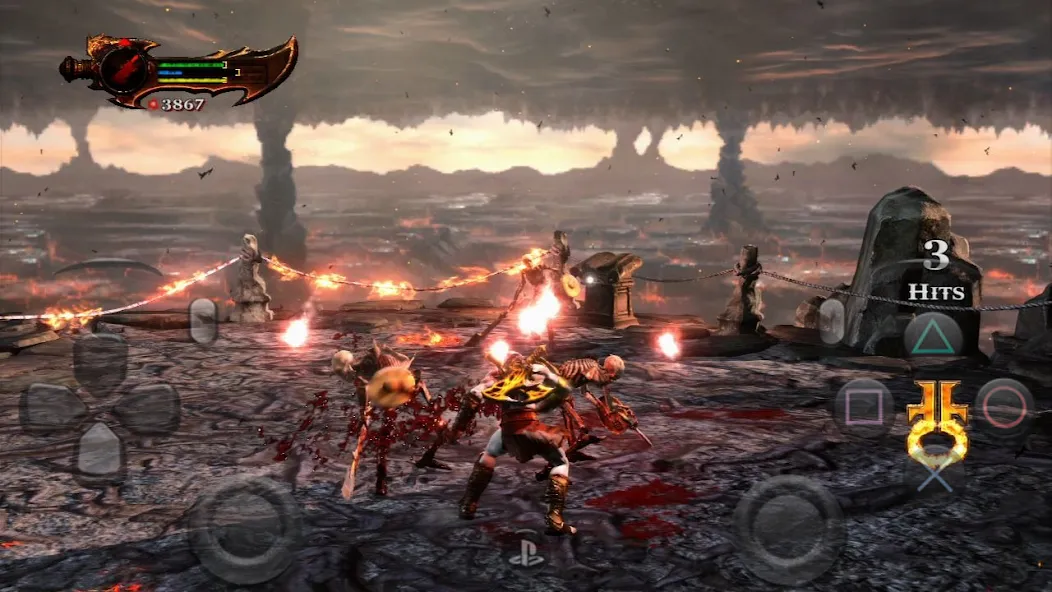Tap the D-pad right arrow
The width and height of the screenshot is (1052, 592).
[151, 407]
